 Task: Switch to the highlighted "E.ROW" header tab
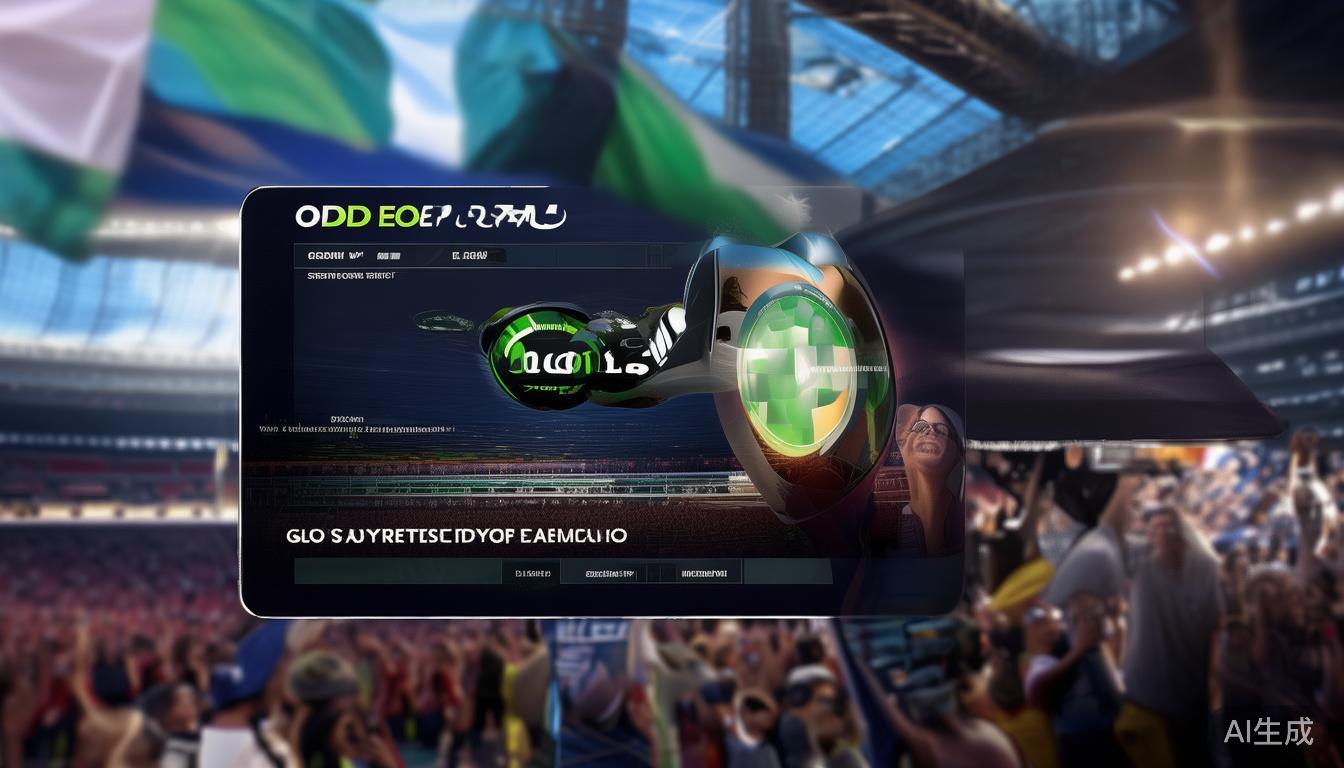[470, 256]
